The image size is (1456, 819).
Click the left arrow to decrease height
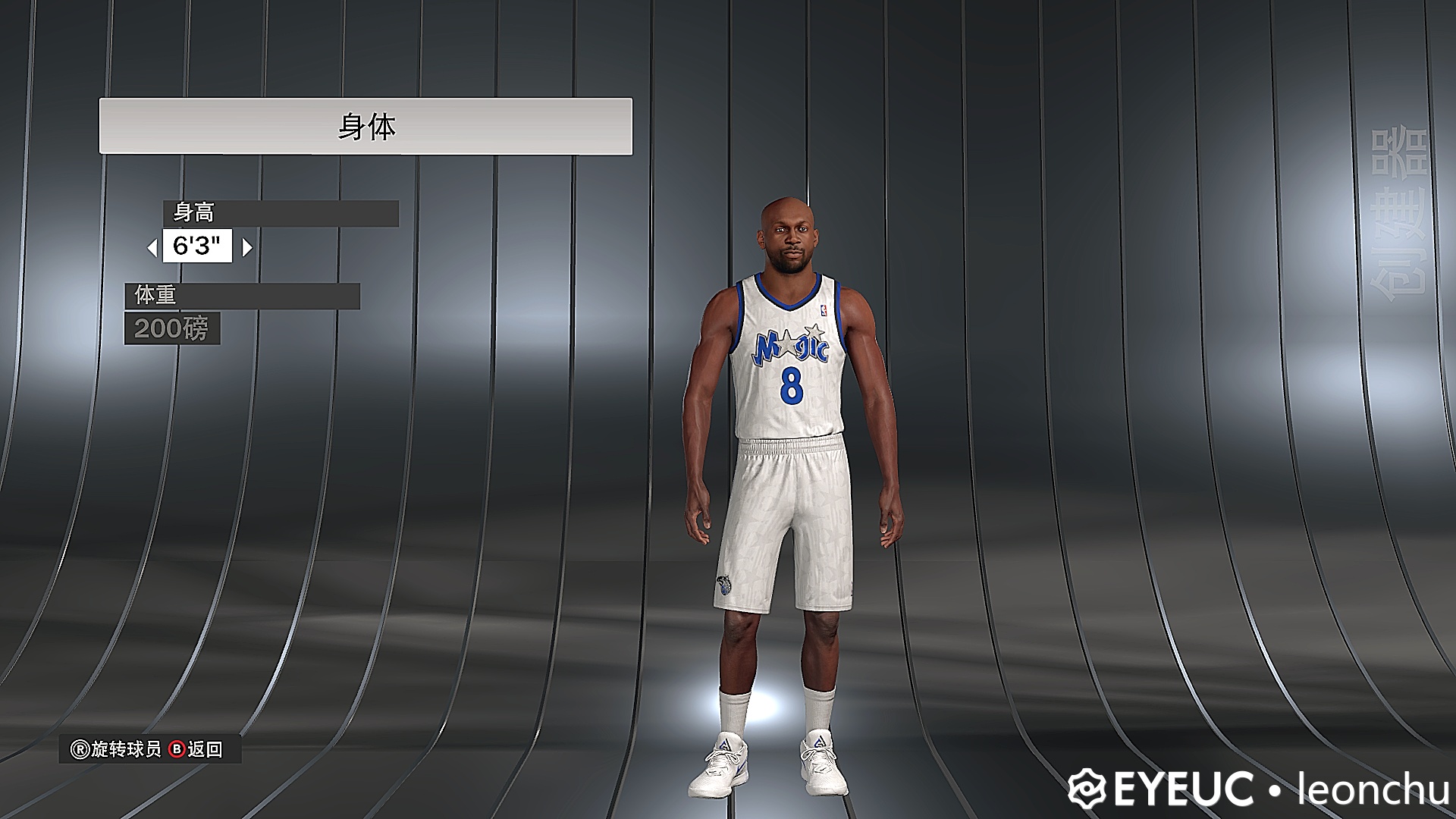pos(151,246)
